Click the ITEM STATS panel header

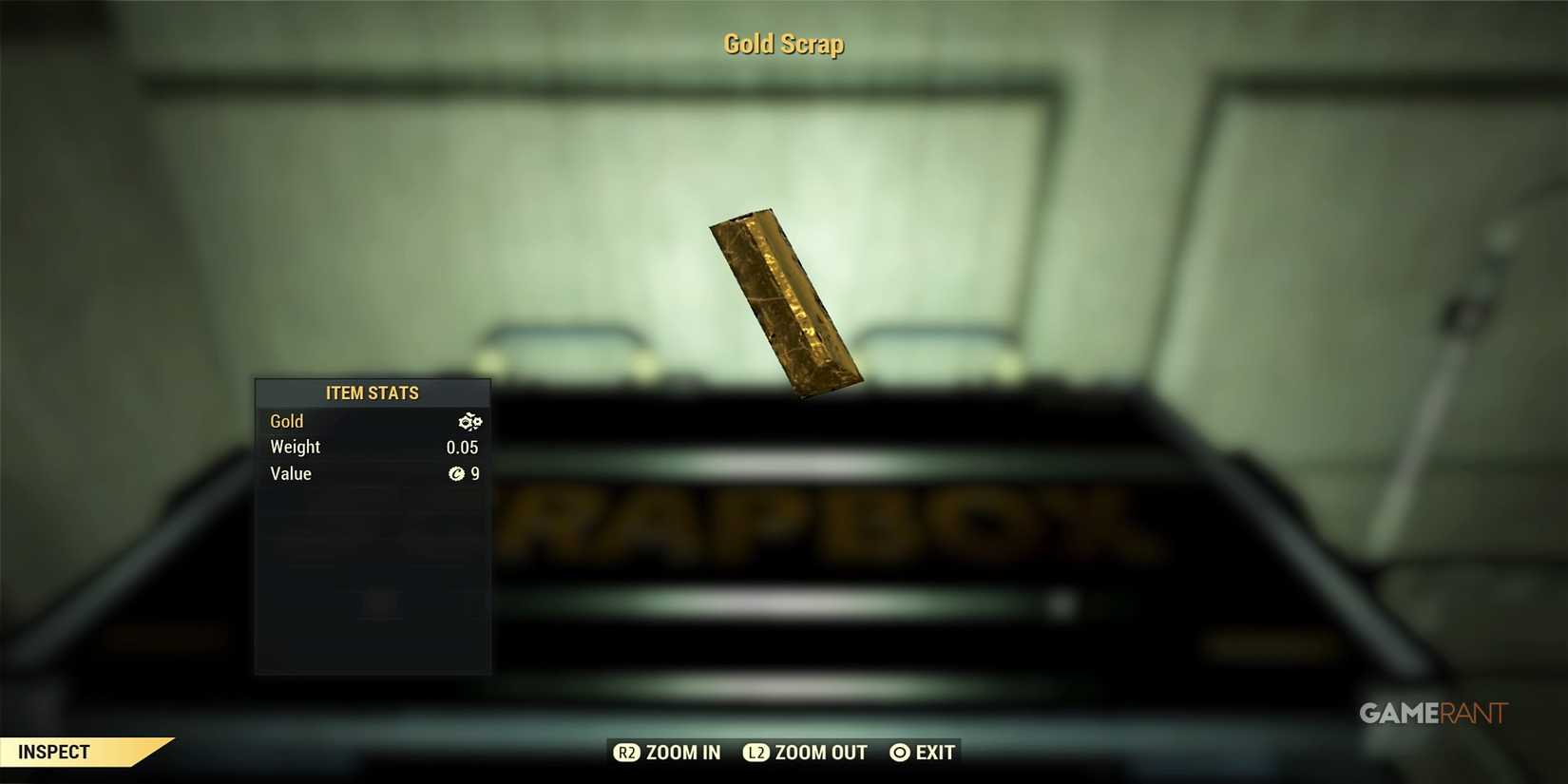(x=372, y=392)
